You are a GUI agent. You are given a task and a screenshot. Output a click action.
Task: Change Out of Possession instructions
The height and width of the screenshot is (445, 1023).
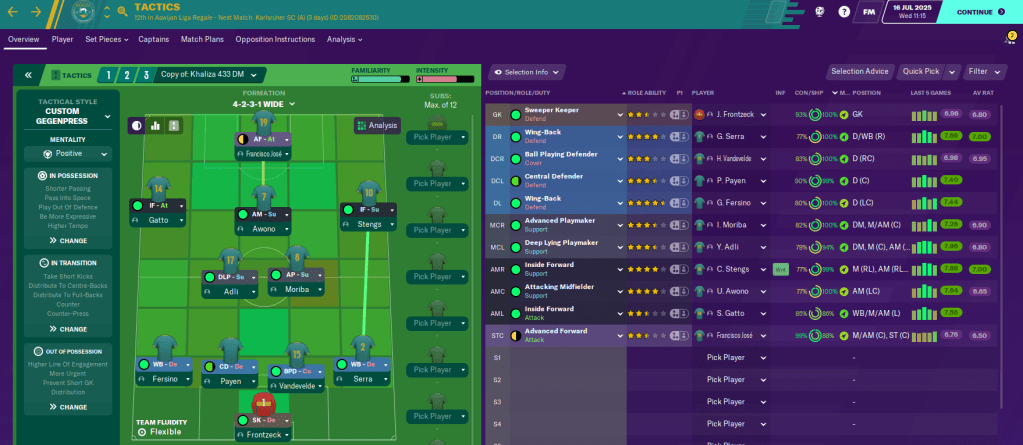pos(67,407)
